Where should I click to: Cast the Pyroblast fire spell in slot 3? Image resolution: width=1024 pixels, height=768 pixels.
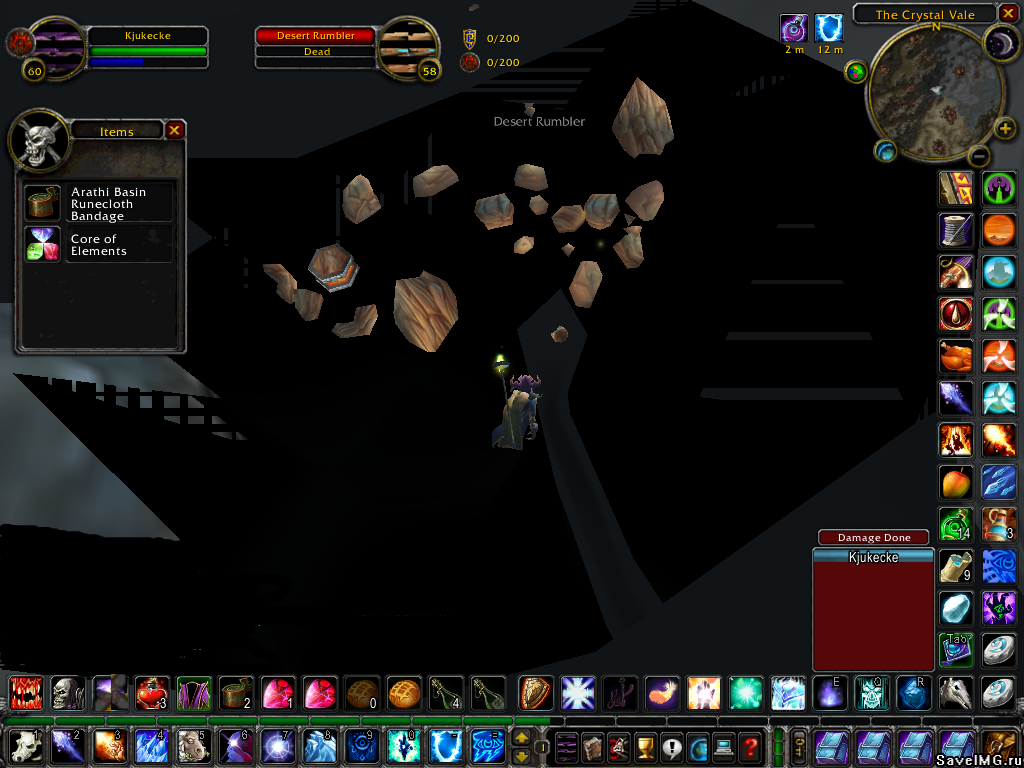point(108,746)
